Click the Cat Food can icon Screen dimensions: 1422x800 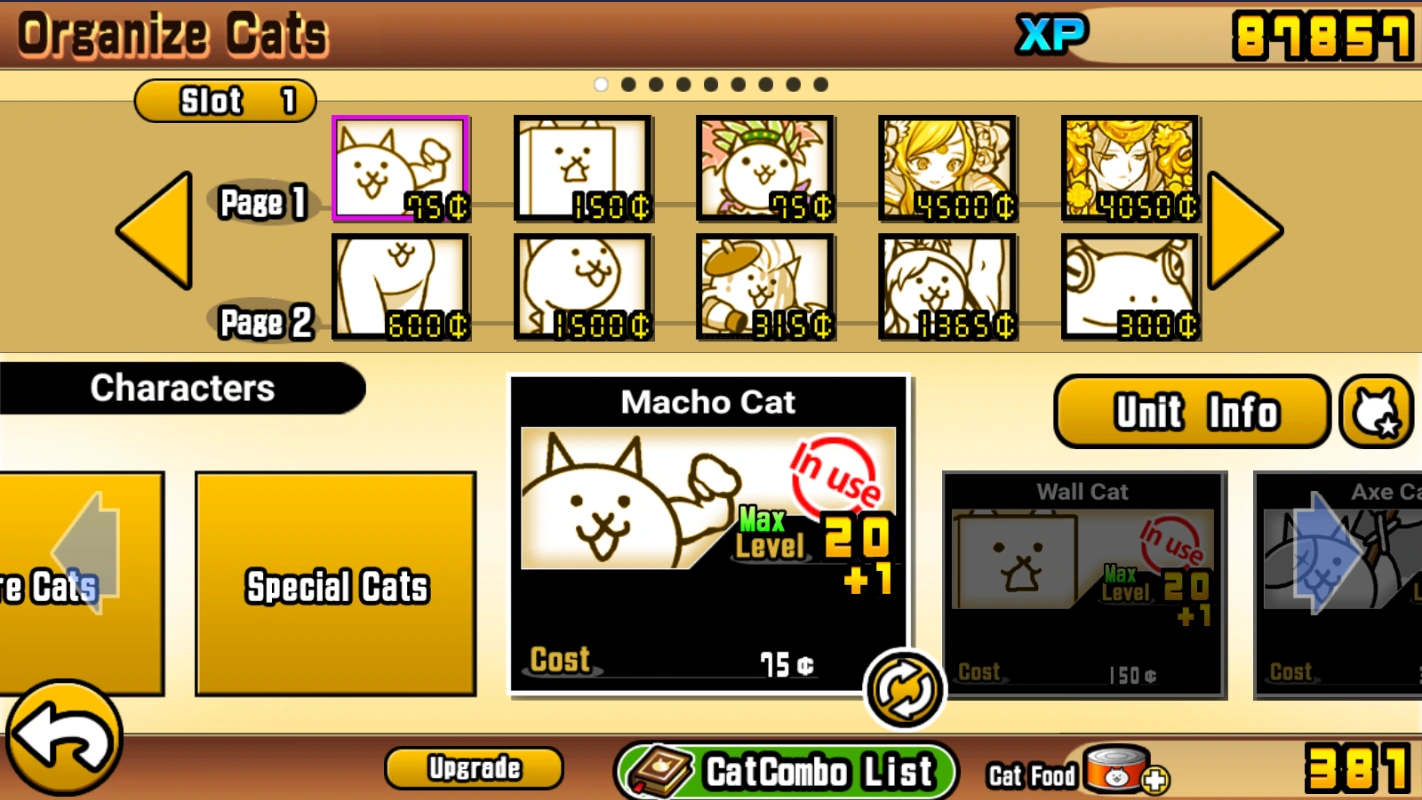(1117, 770)
